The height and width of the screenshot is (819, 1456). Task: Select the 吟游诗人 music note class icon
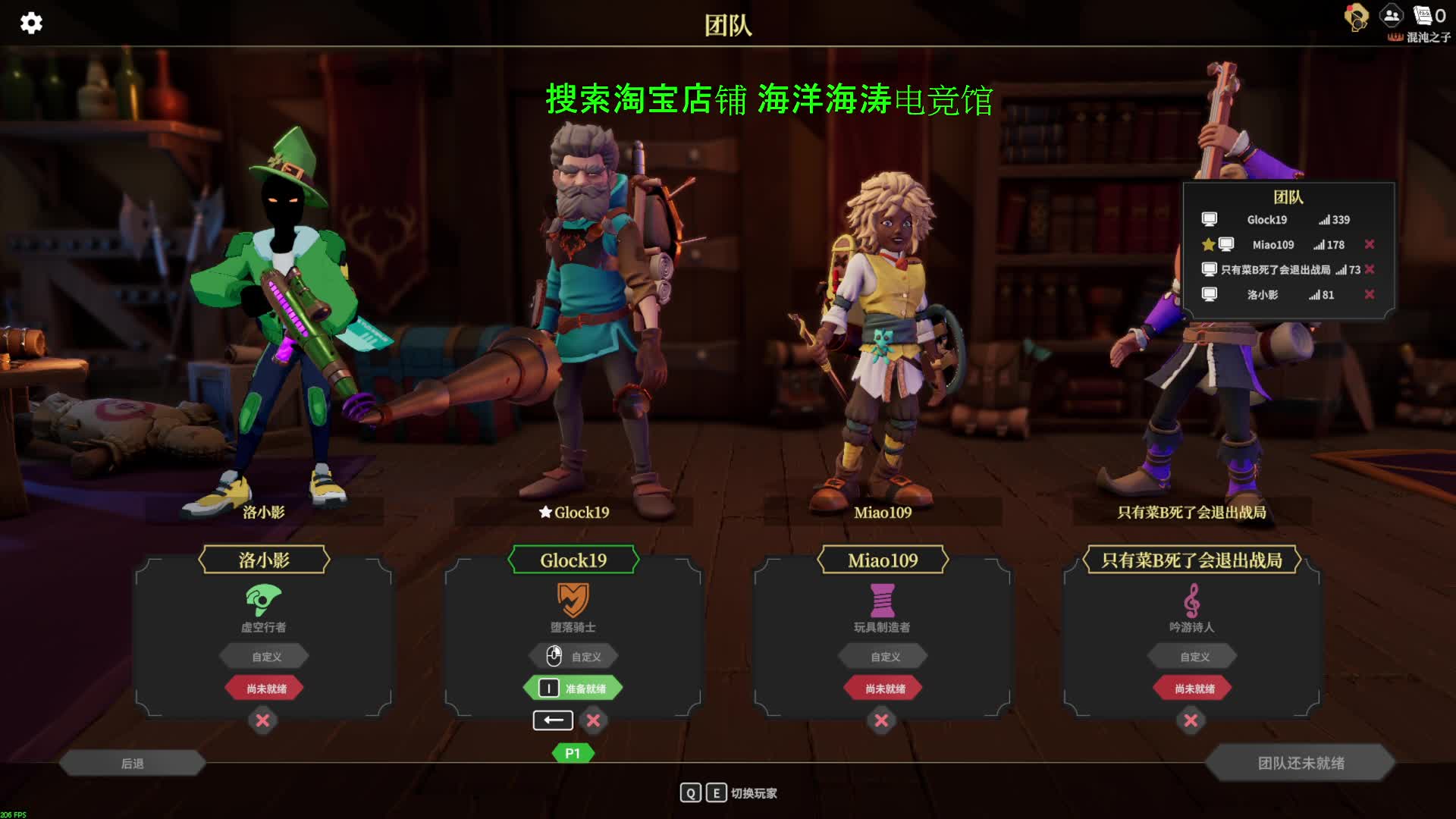click(1191, 600)
